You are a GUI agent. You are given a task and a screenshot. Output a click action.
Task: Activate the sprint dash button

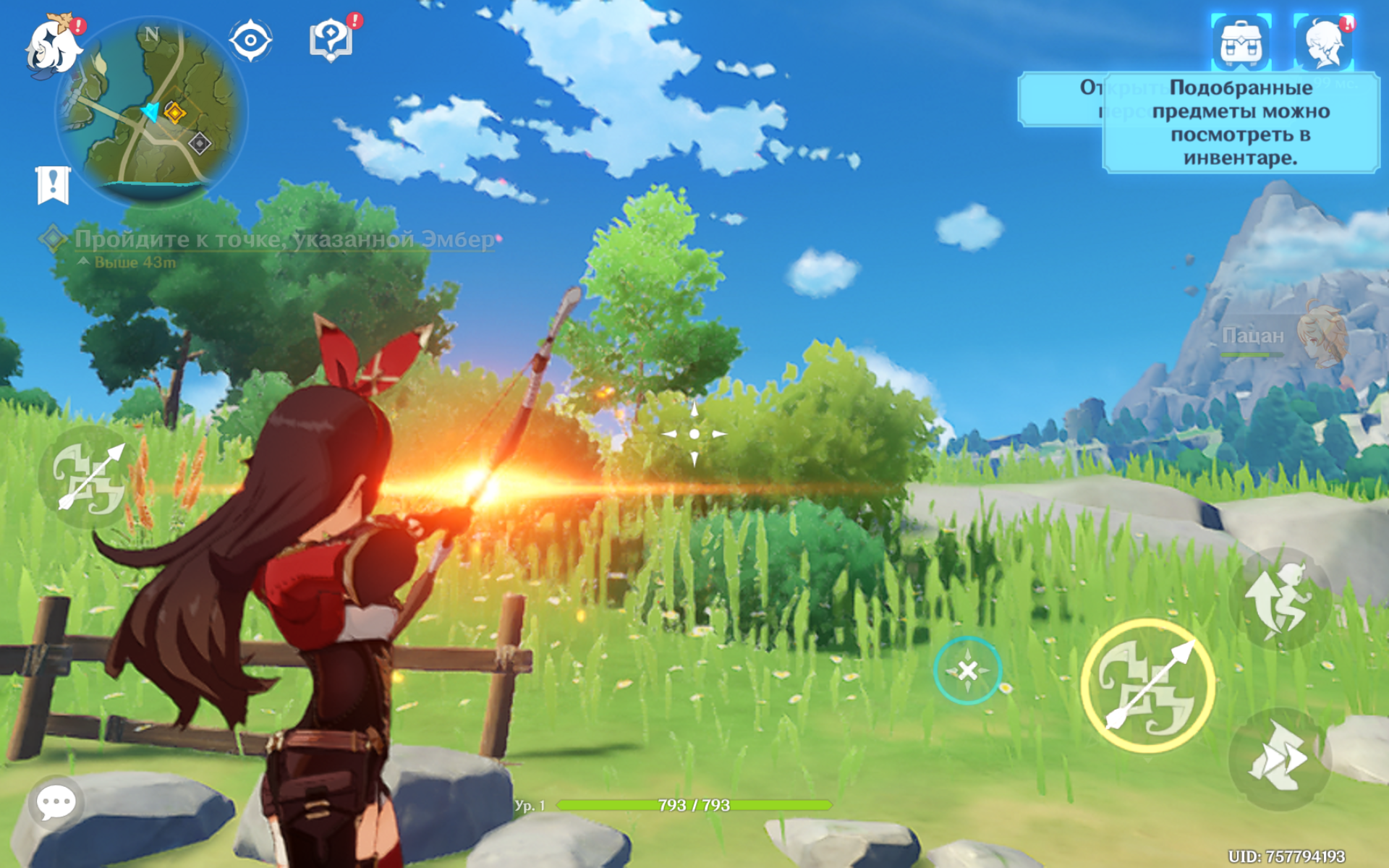click(x=1279, y=759)
